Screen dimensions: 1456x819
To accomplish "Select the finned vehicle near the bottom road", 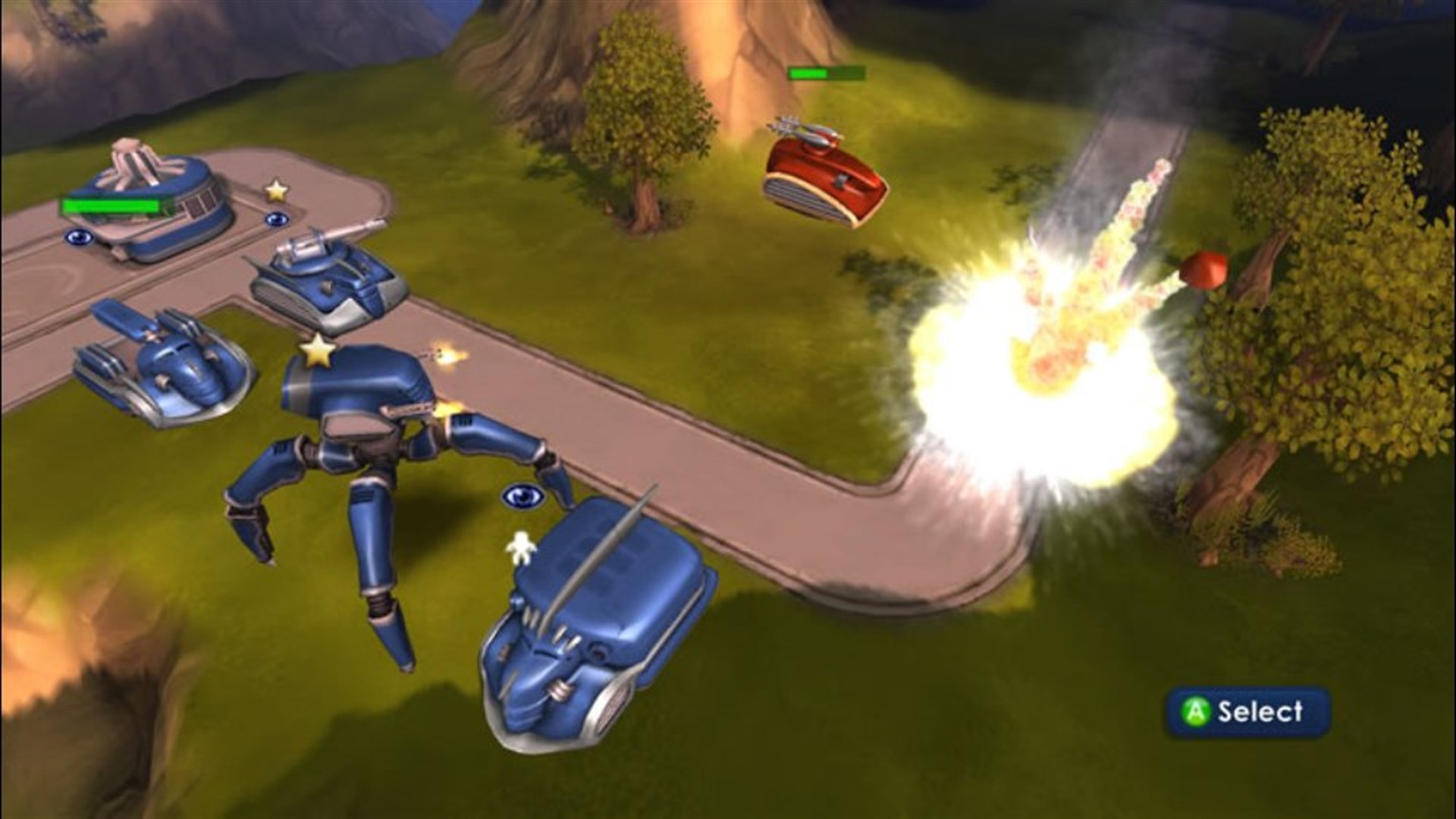I will pyautogui.click(x=599, y=629).
